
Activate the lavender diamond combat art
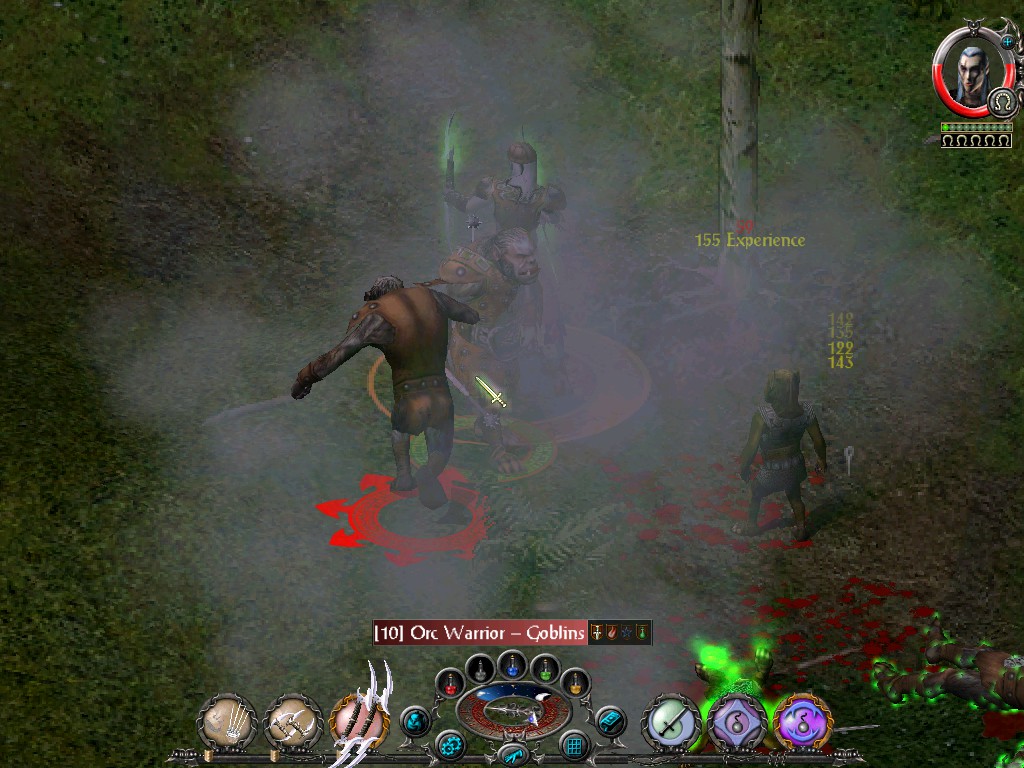[x=737, y=722]
